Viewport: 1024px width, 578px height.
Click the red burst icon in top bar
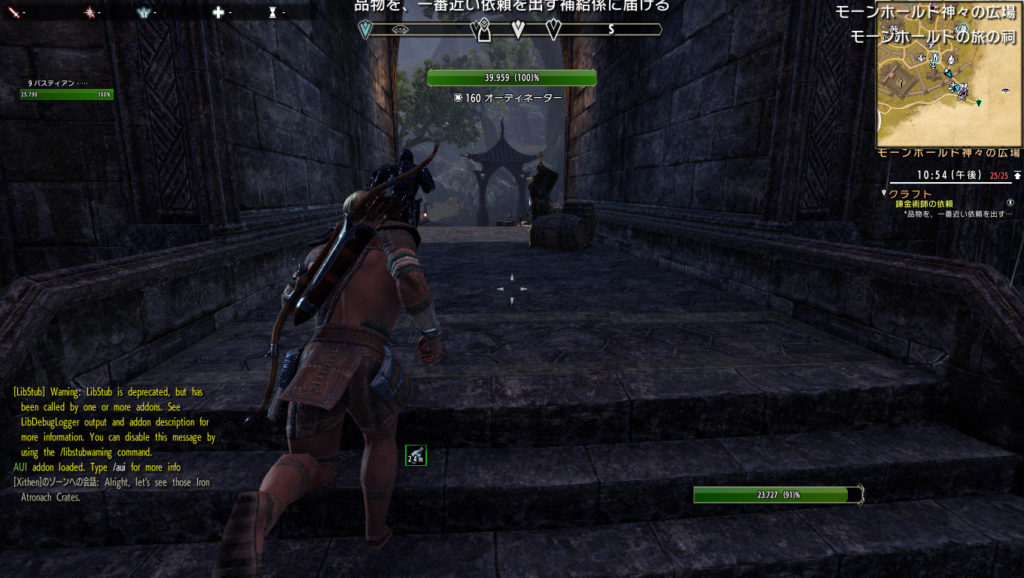[89, 12]
